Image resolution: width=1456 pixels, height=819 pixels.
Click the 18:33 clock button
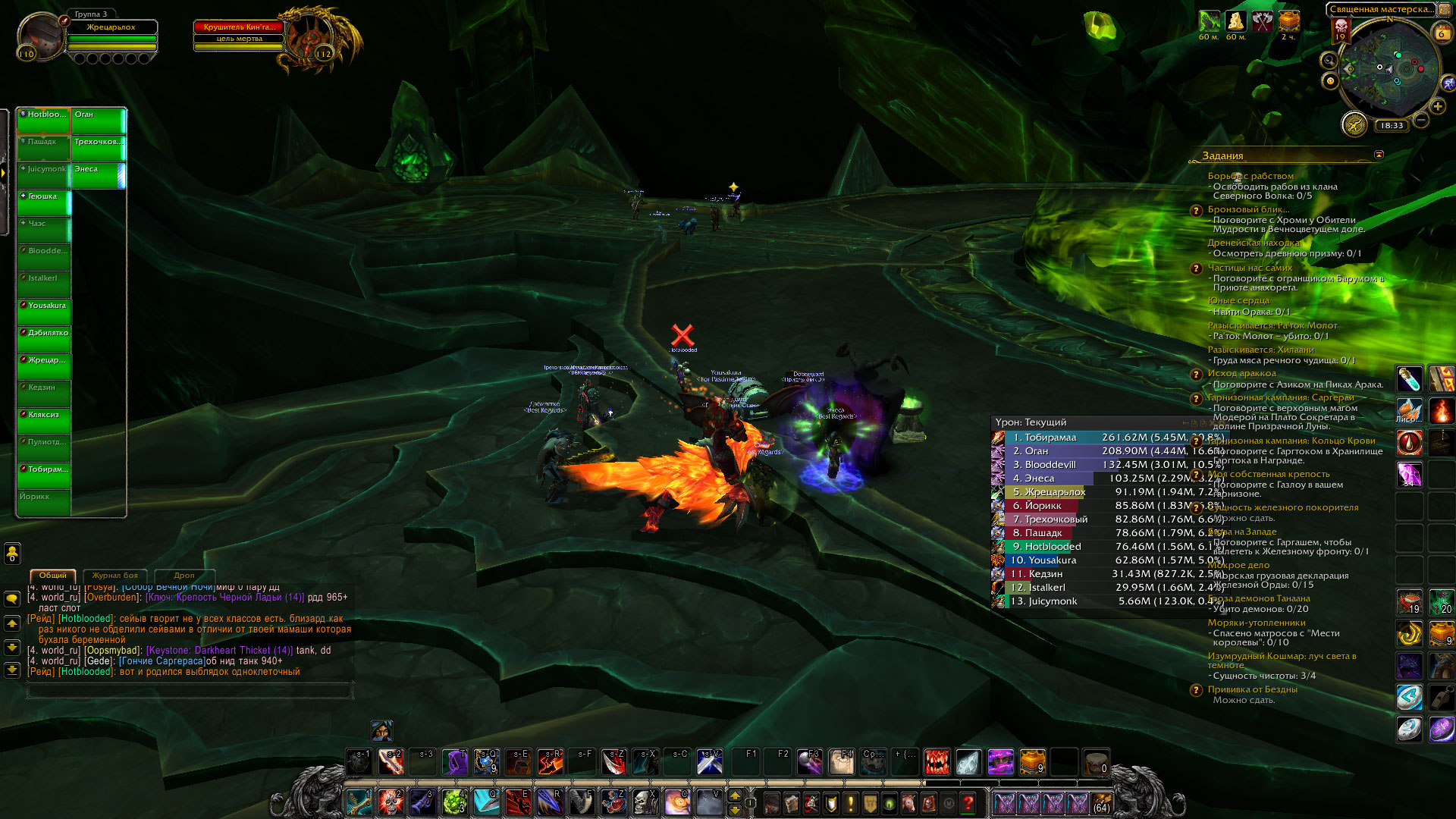click(1392, 126)
